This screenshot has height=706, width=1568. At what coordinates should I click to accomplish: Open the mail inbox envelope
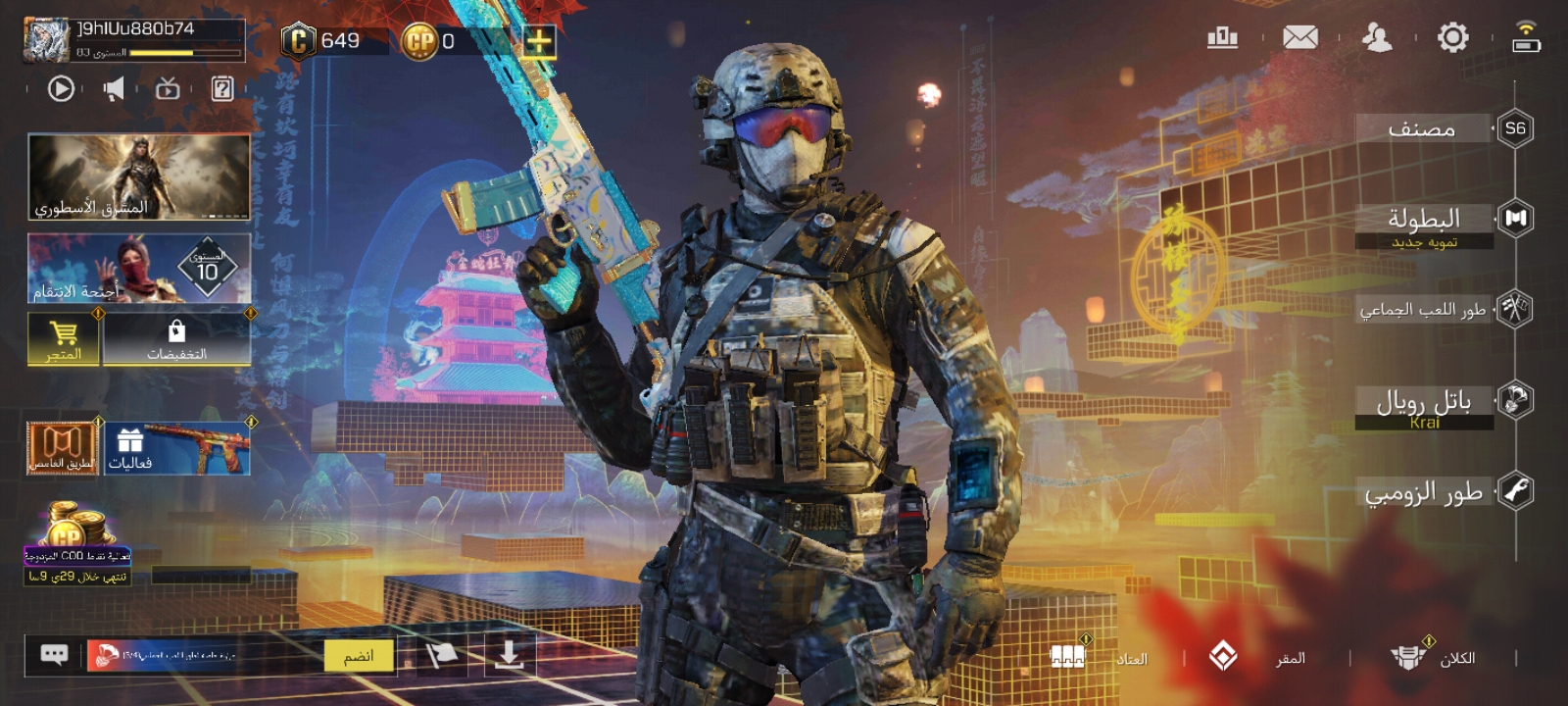click(x=1300, y=38)
